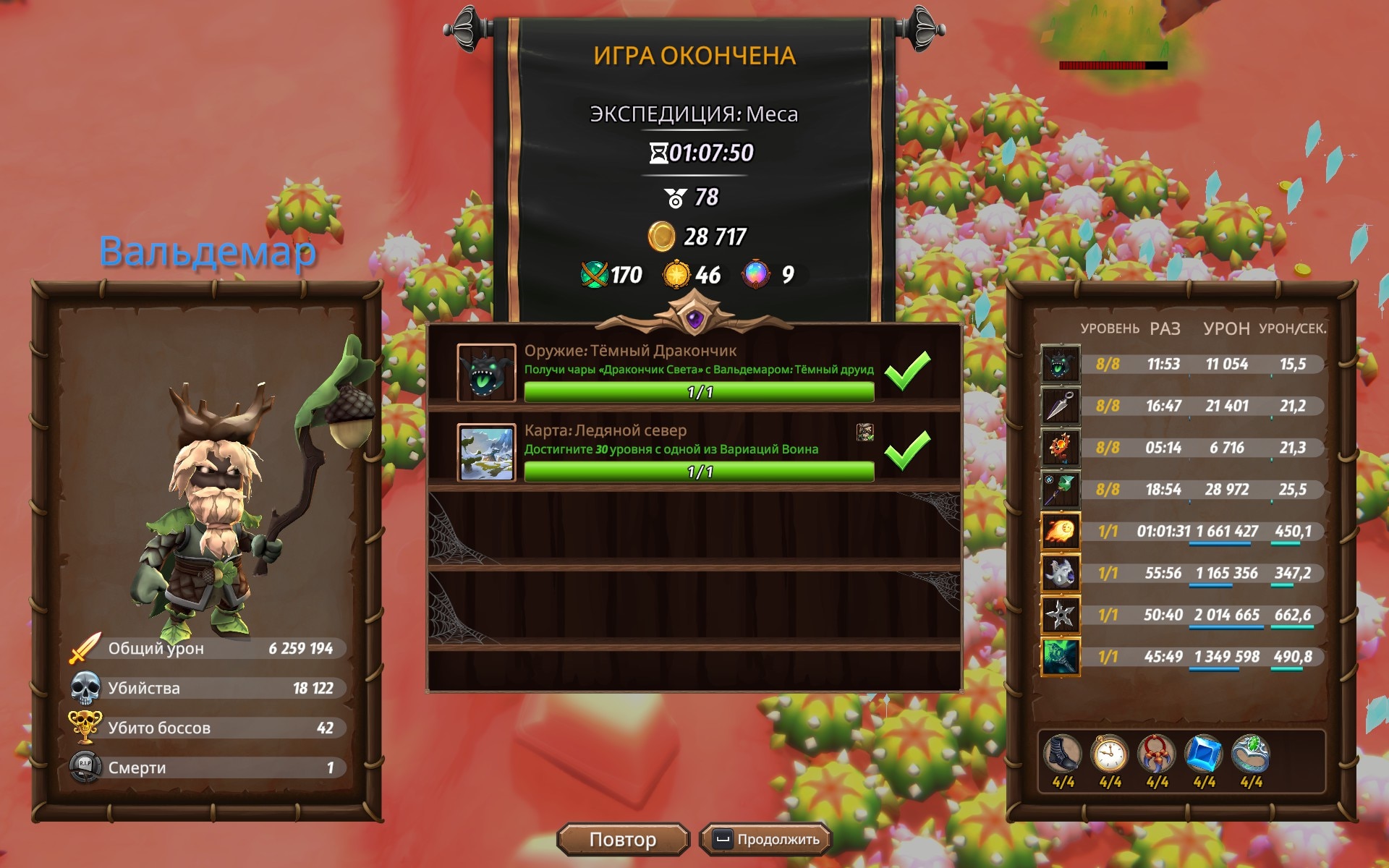Select the fire flower weapon icon
This screenshot has height=868, width=1389.
pos(1060,448)
